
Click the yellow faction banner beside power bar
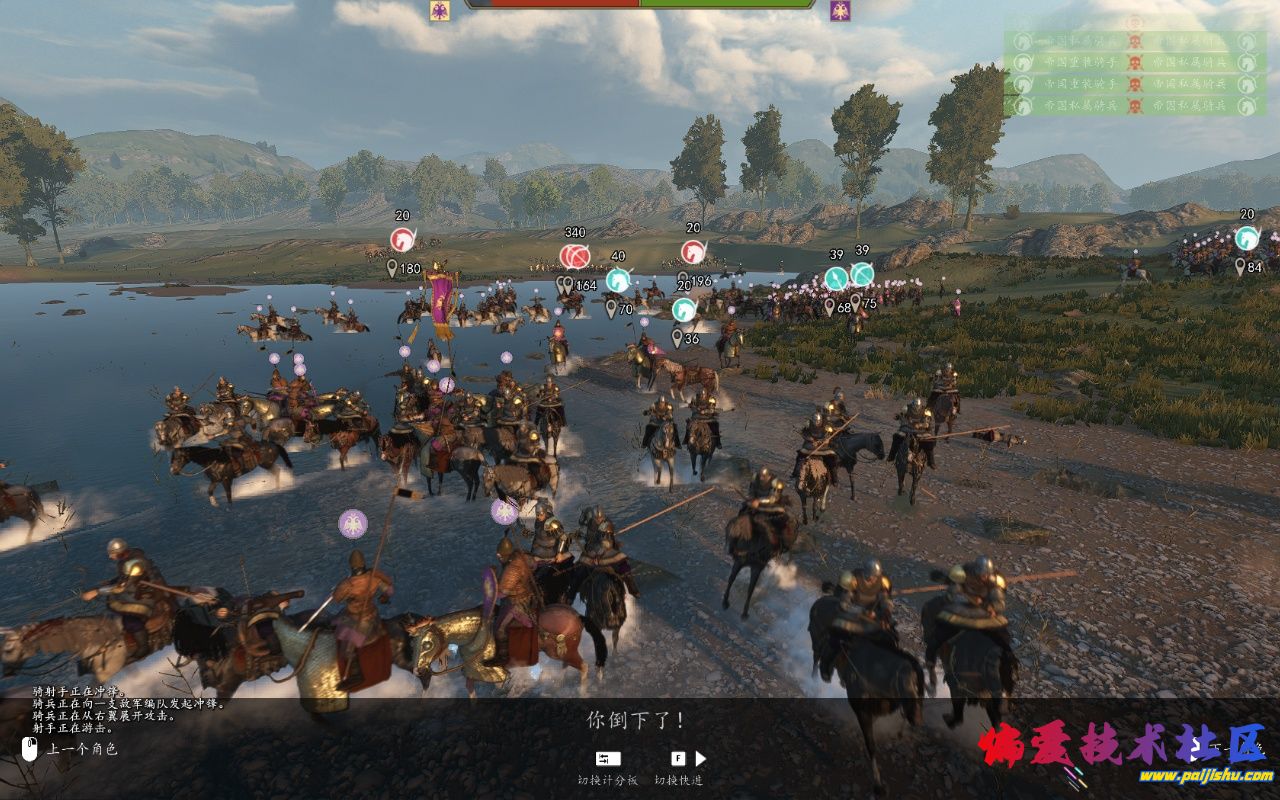pos(439,11)
